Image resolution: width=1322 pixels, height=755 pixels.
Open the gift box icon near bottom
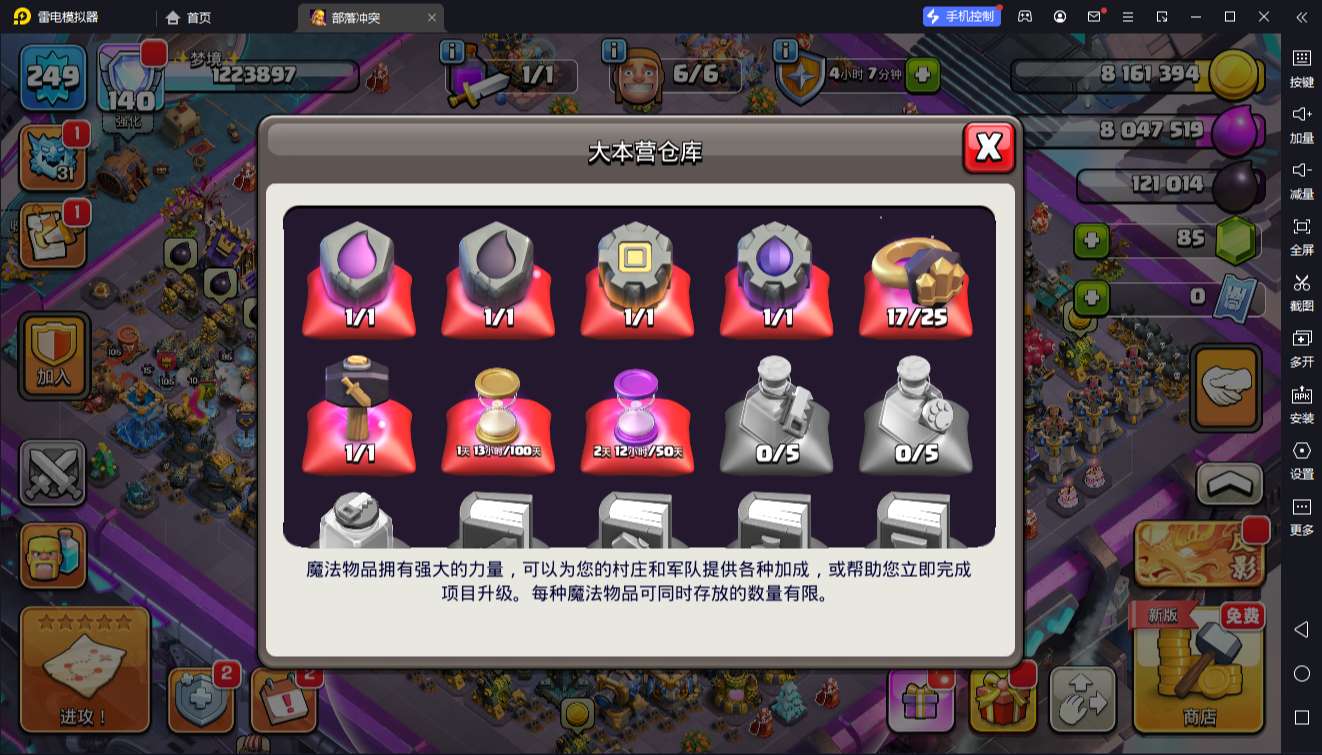pyautogui.click(x=920, y=702)
